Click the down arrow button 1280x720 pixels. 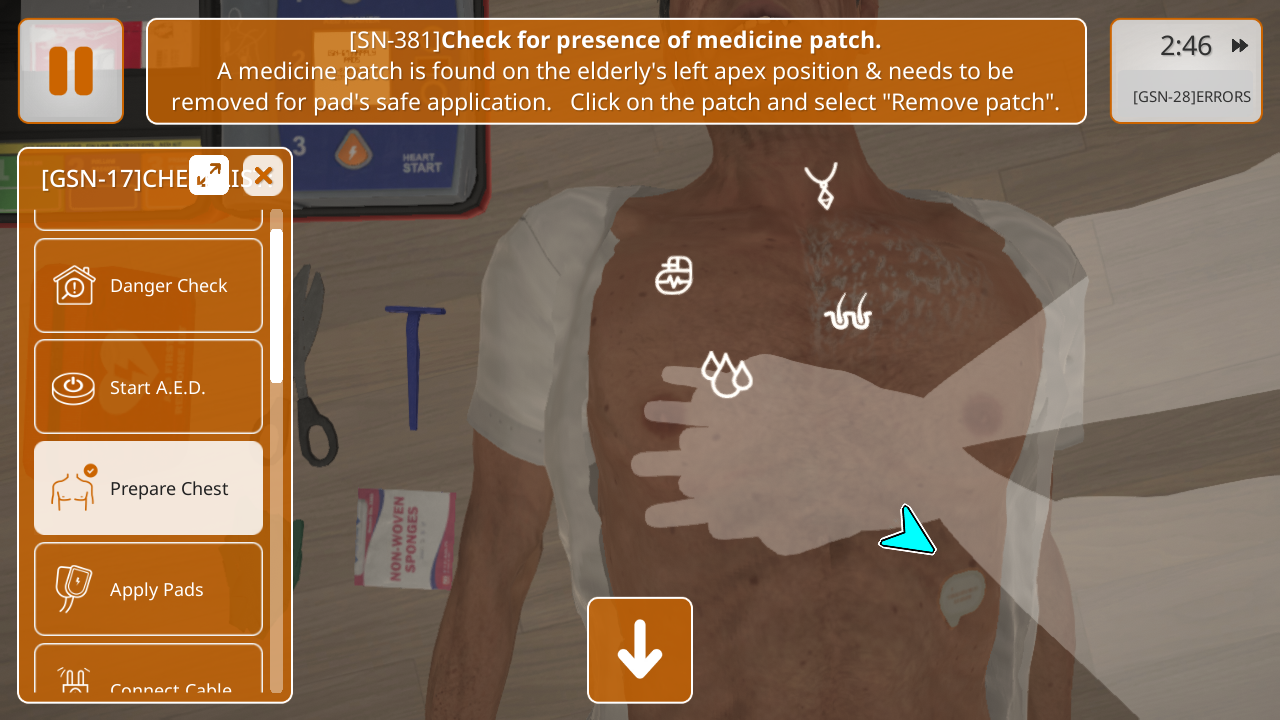640,650
